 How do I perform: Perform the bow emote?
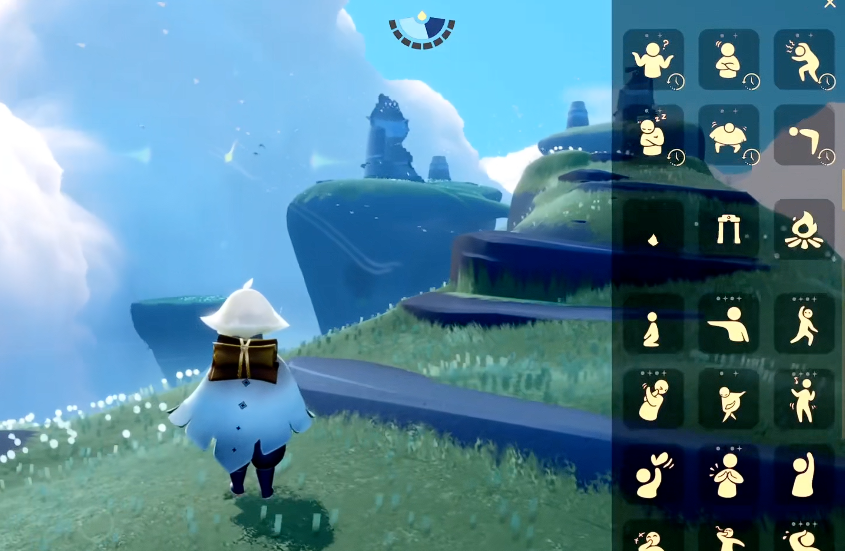[x=803, y=135]
